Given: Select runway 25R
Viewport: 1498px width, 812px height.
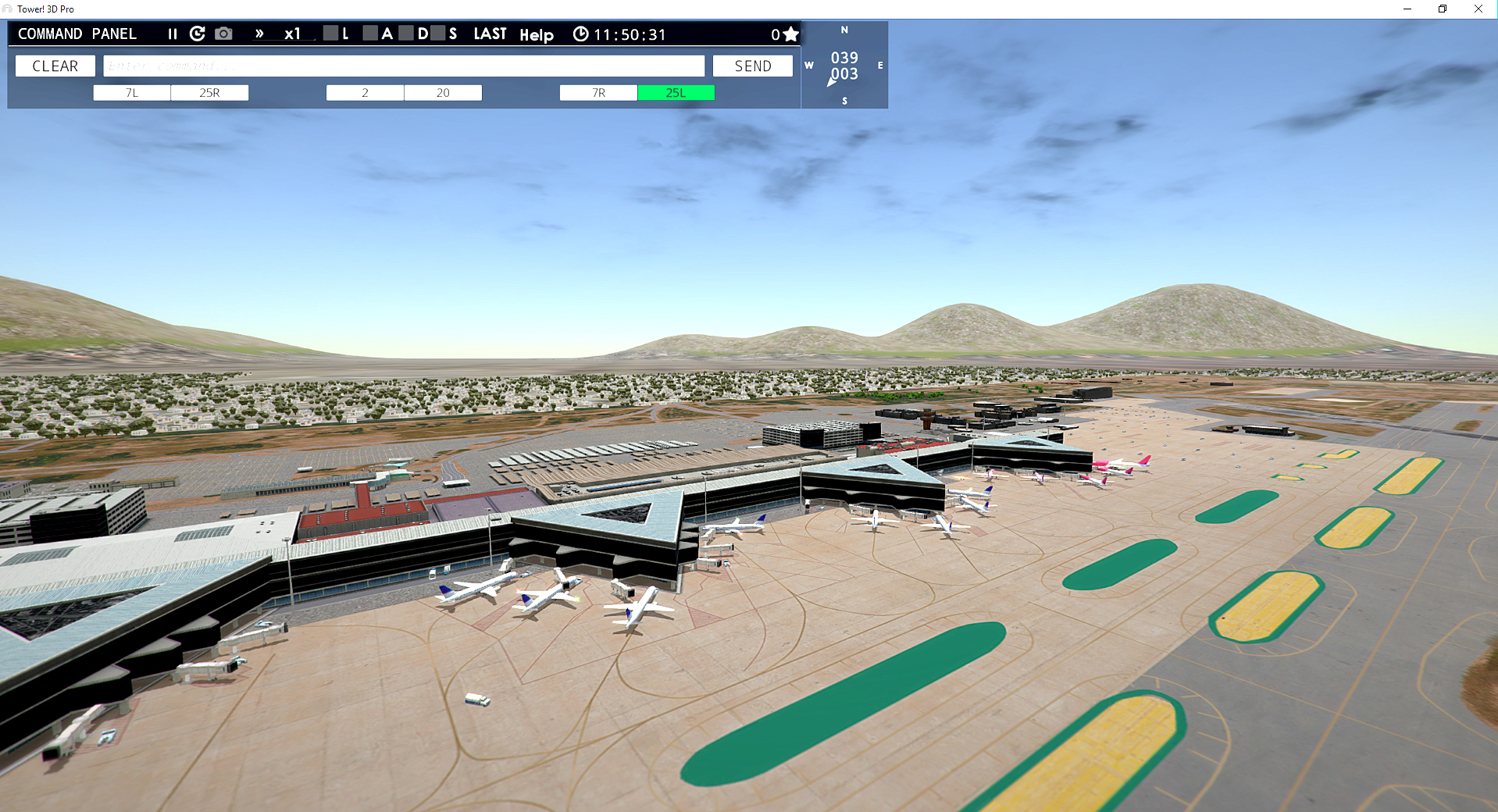Looking at the screenshot, I should pos(209,92).
